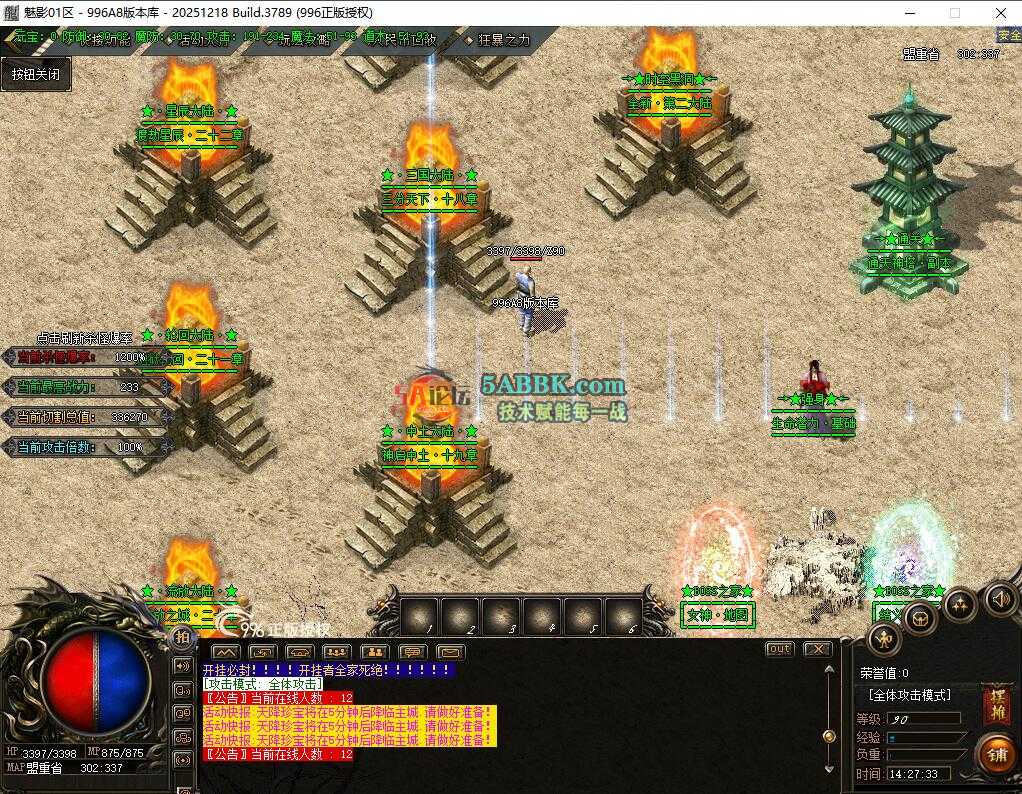
Task: Open the 摆摊 stall button
Action: pos(996,704)
